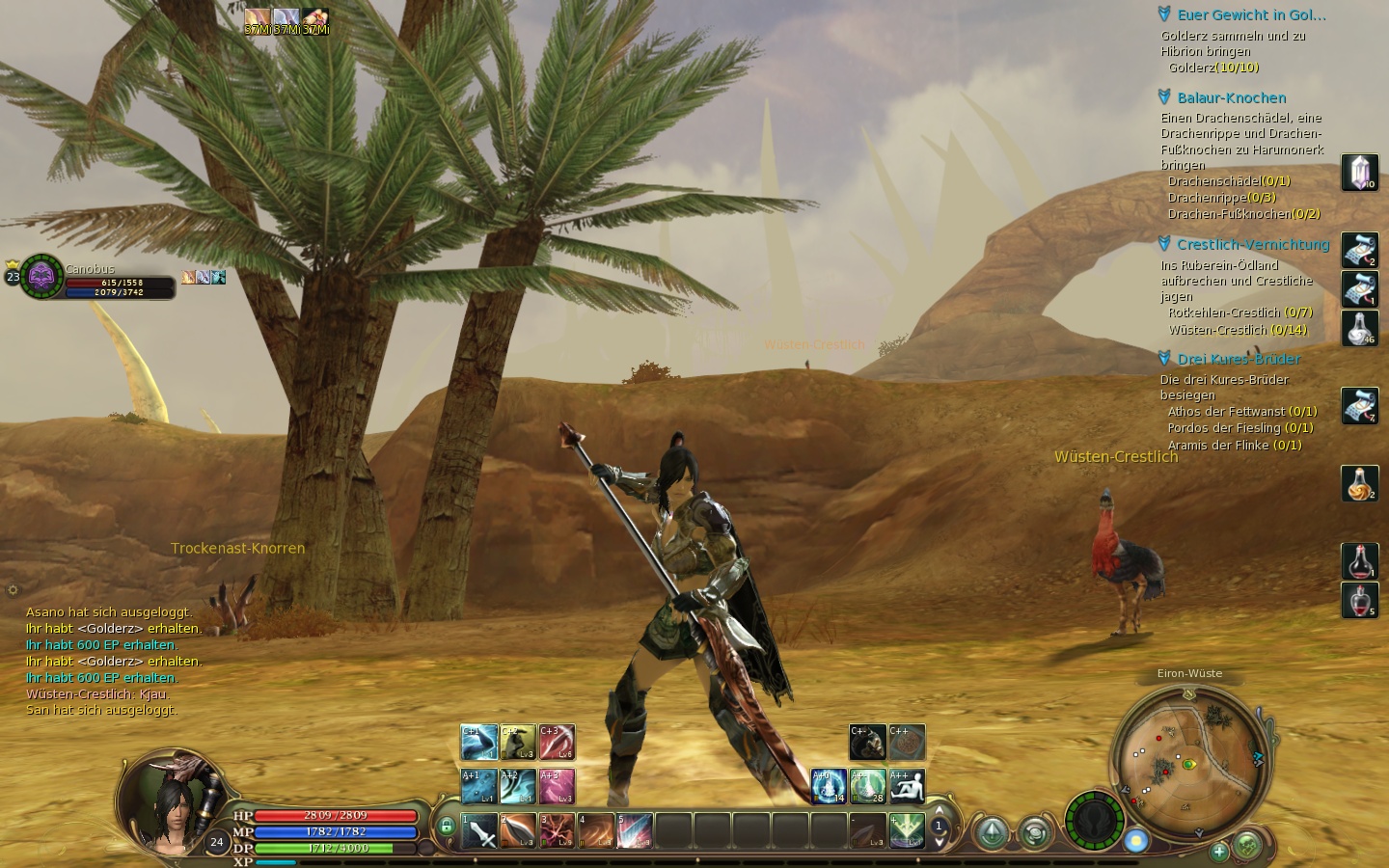Activate the sword basic attack in slot 1
The image size is (1389, 868).
[x=479, y=830]
